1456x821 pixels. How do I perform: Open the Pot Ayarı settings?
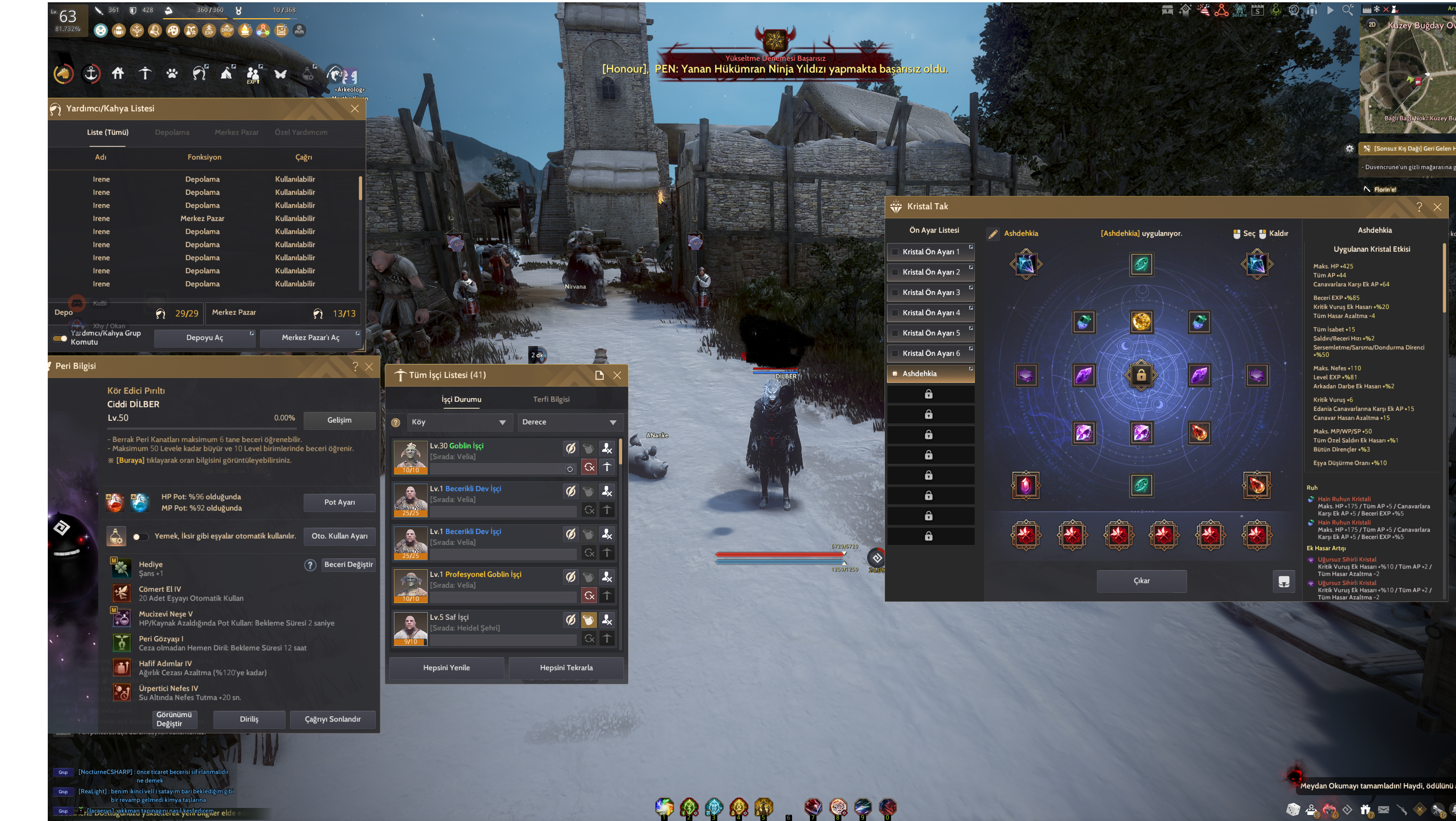[x=339, y=502]
